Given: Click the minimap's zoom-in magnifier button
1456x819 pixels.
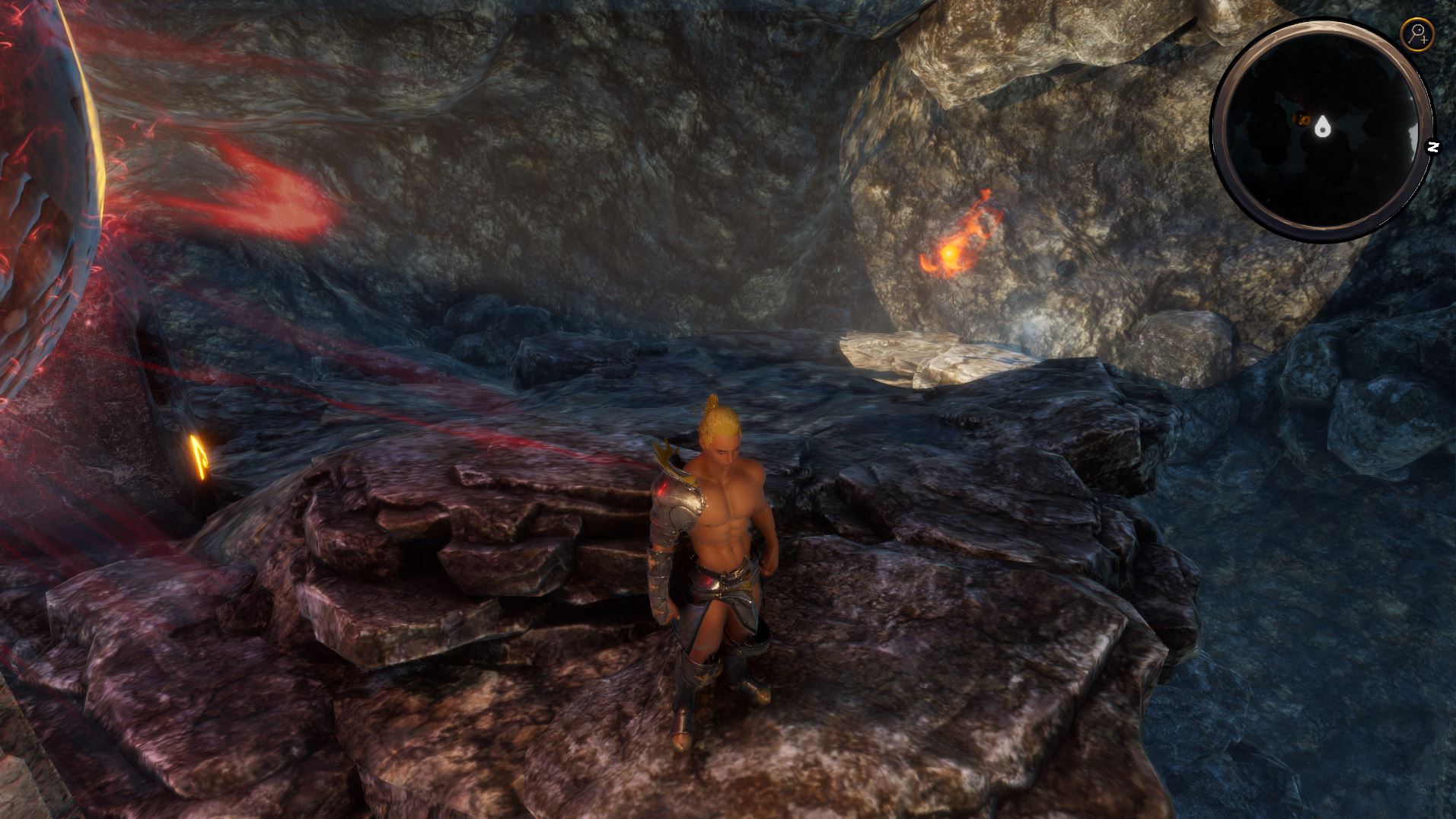Looking at the screenshot, I should tap(1417, 33).
